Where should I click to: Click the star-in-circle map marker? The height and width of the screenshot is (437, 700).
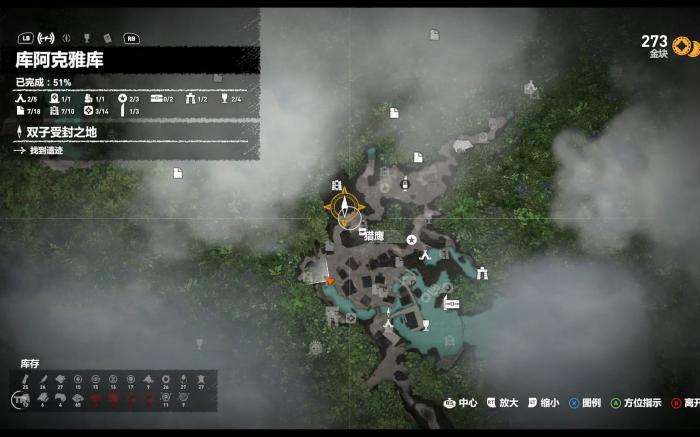click(411, 240)
